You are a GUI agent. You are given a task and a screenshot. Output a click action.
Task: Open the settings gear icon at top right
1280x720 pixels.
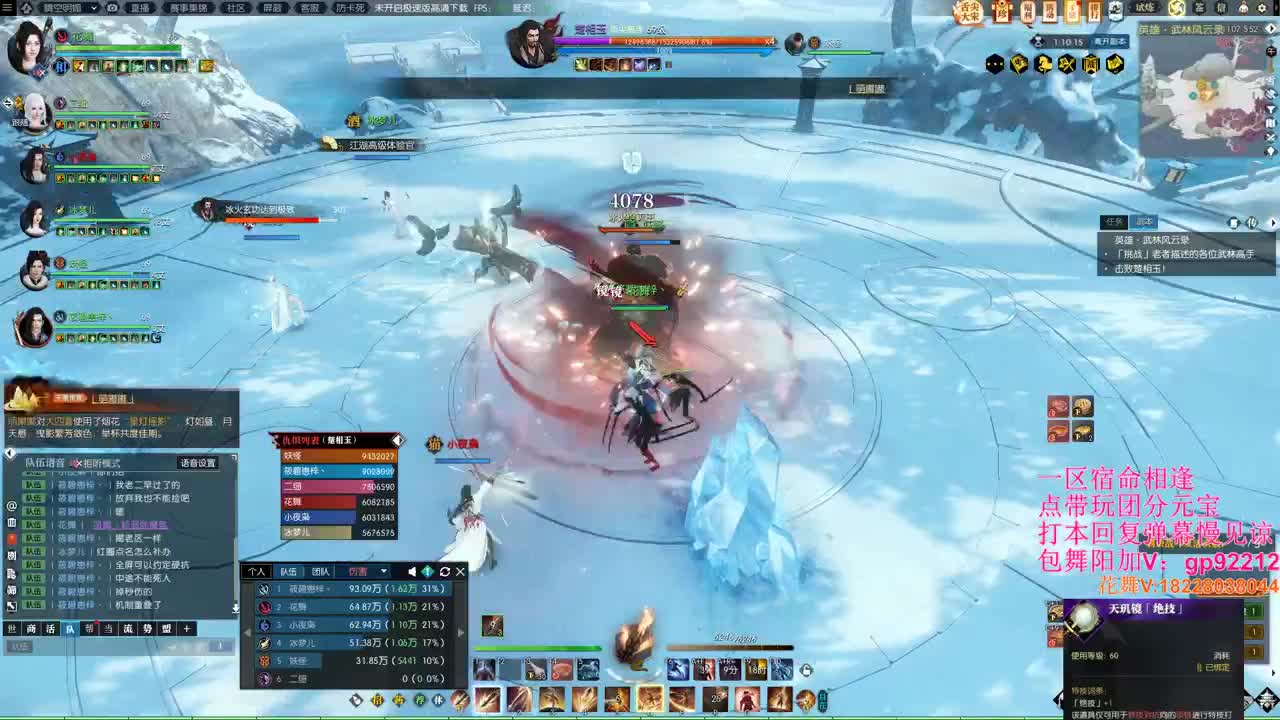click(1261, 8)
